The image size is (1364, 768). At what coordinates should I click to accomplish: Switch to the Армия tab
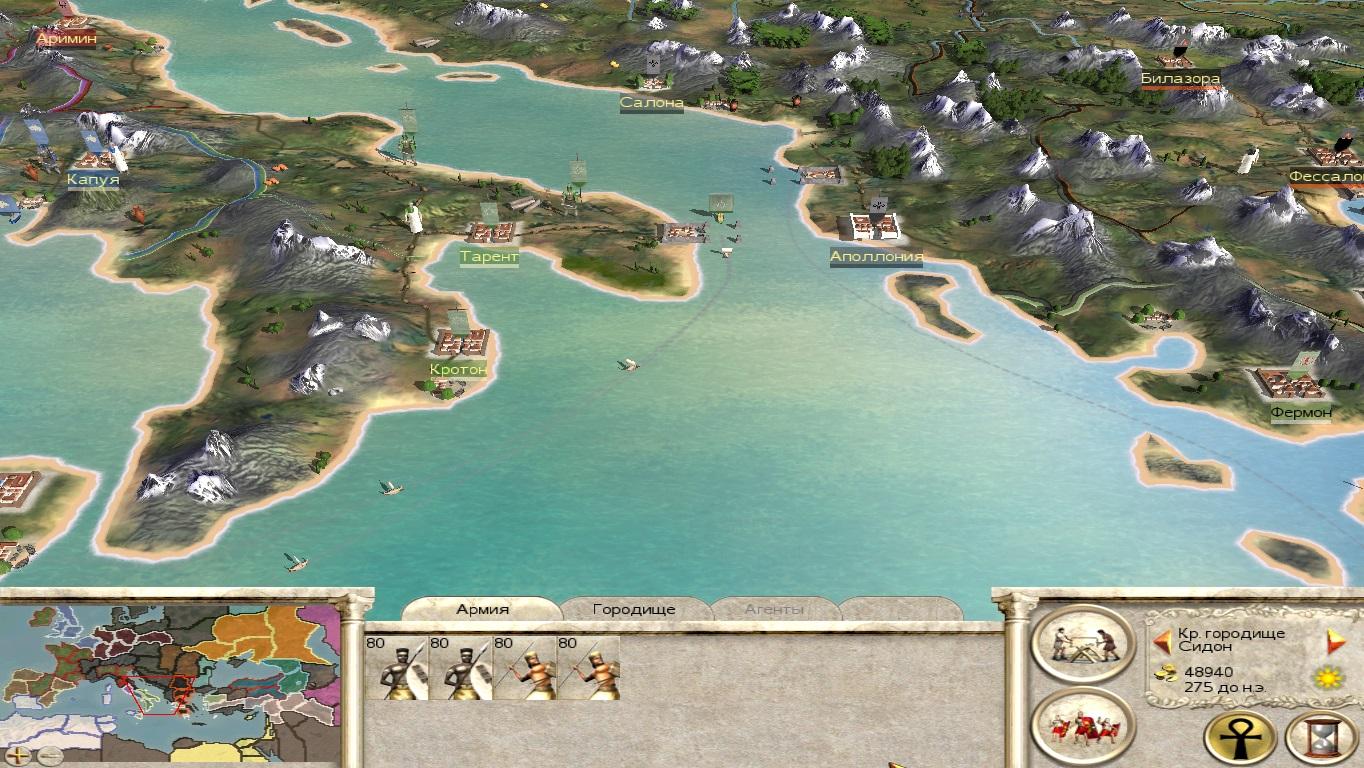click(482, 609)
